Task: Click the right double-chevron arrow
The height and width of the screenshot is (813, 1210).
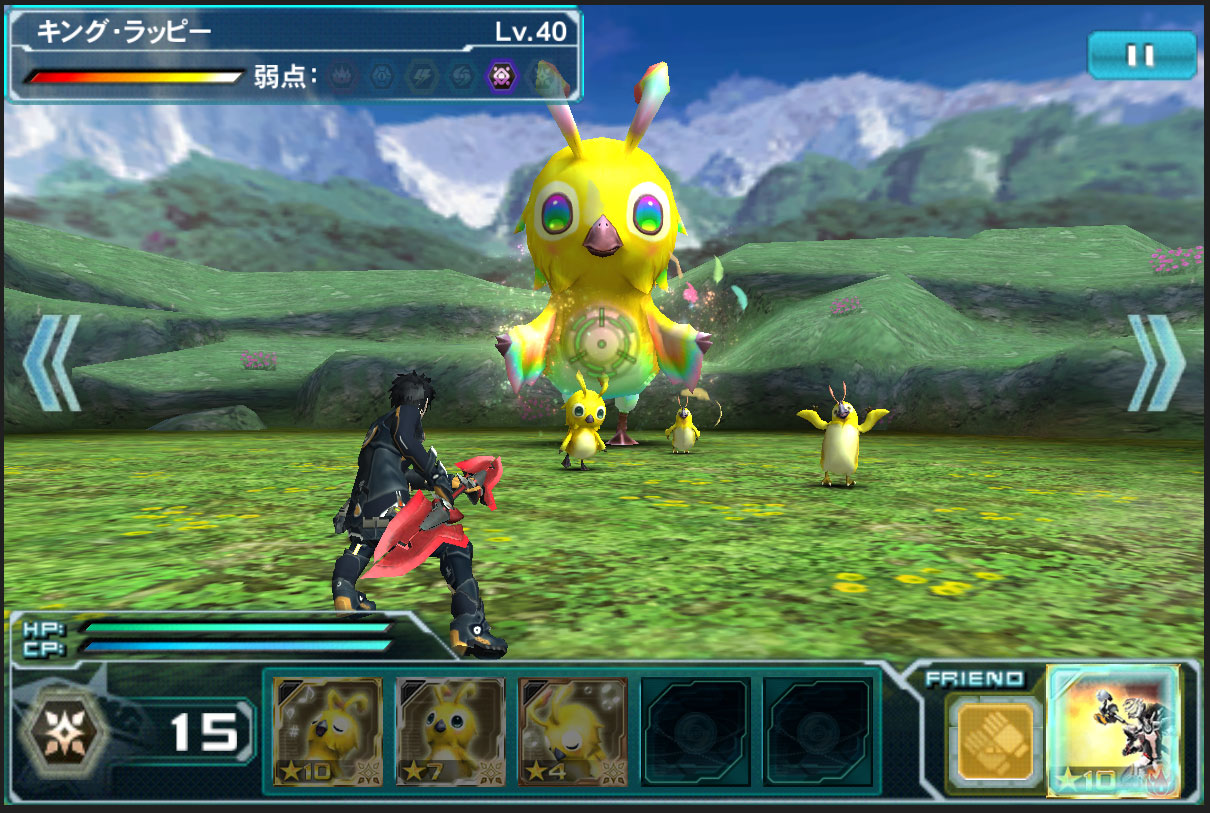Action: pyautogui.click(x=1156, y=363)
